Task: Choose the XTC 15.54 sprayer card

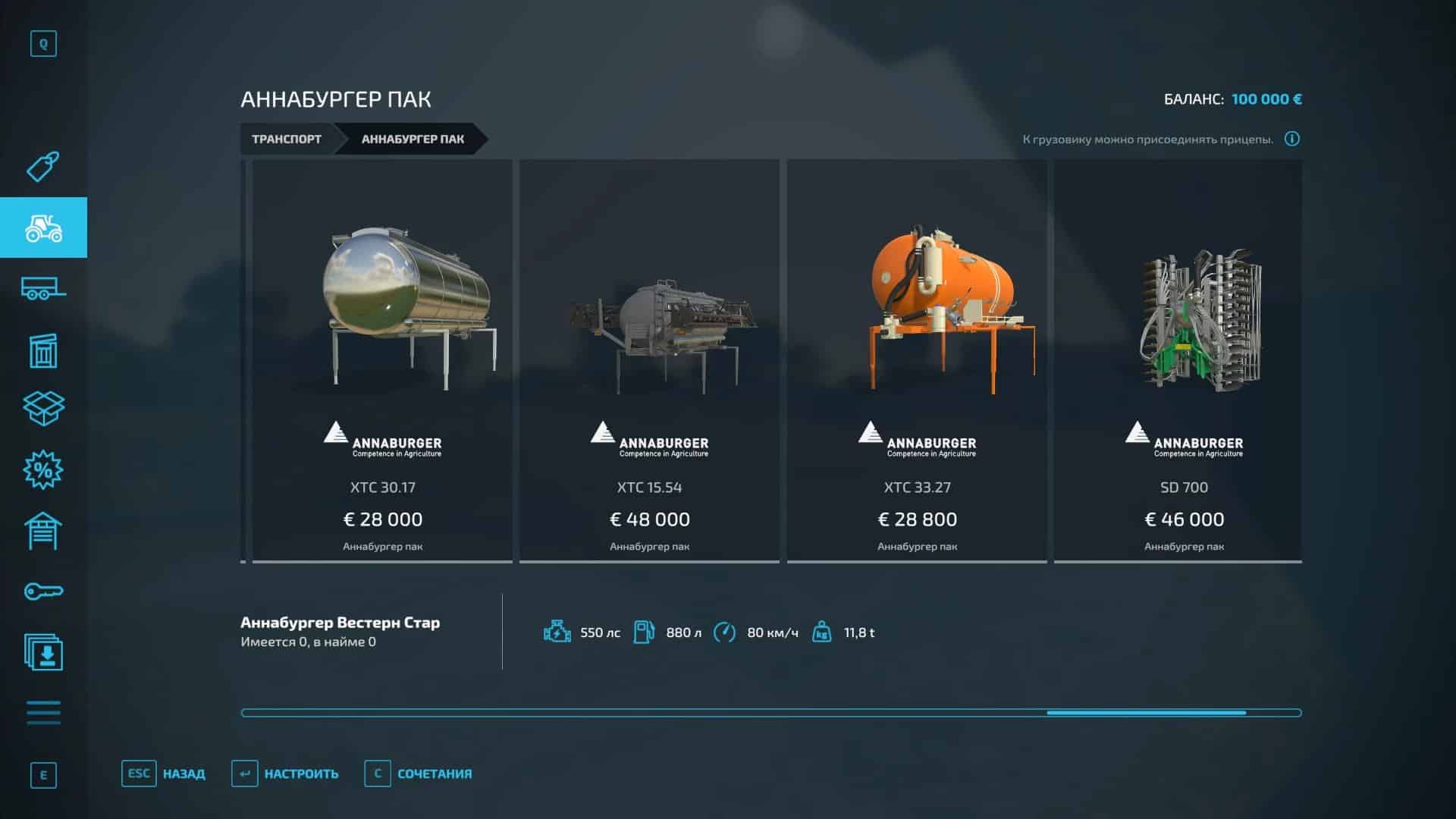Action: pyautogui.click(x=649, y=360)
